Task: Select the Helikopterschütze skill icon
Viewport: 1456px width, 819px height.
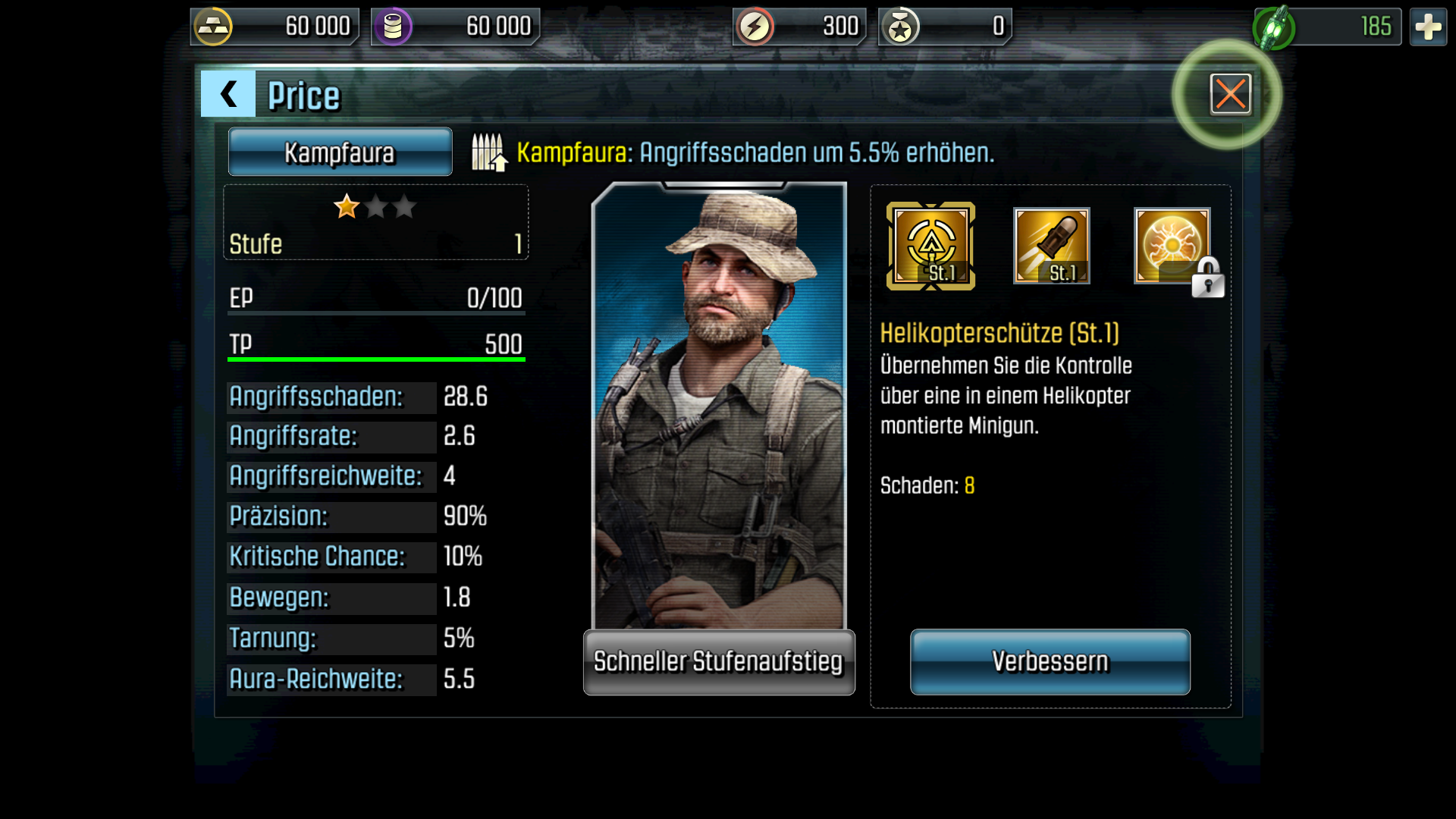Action: tap(930, 246)
